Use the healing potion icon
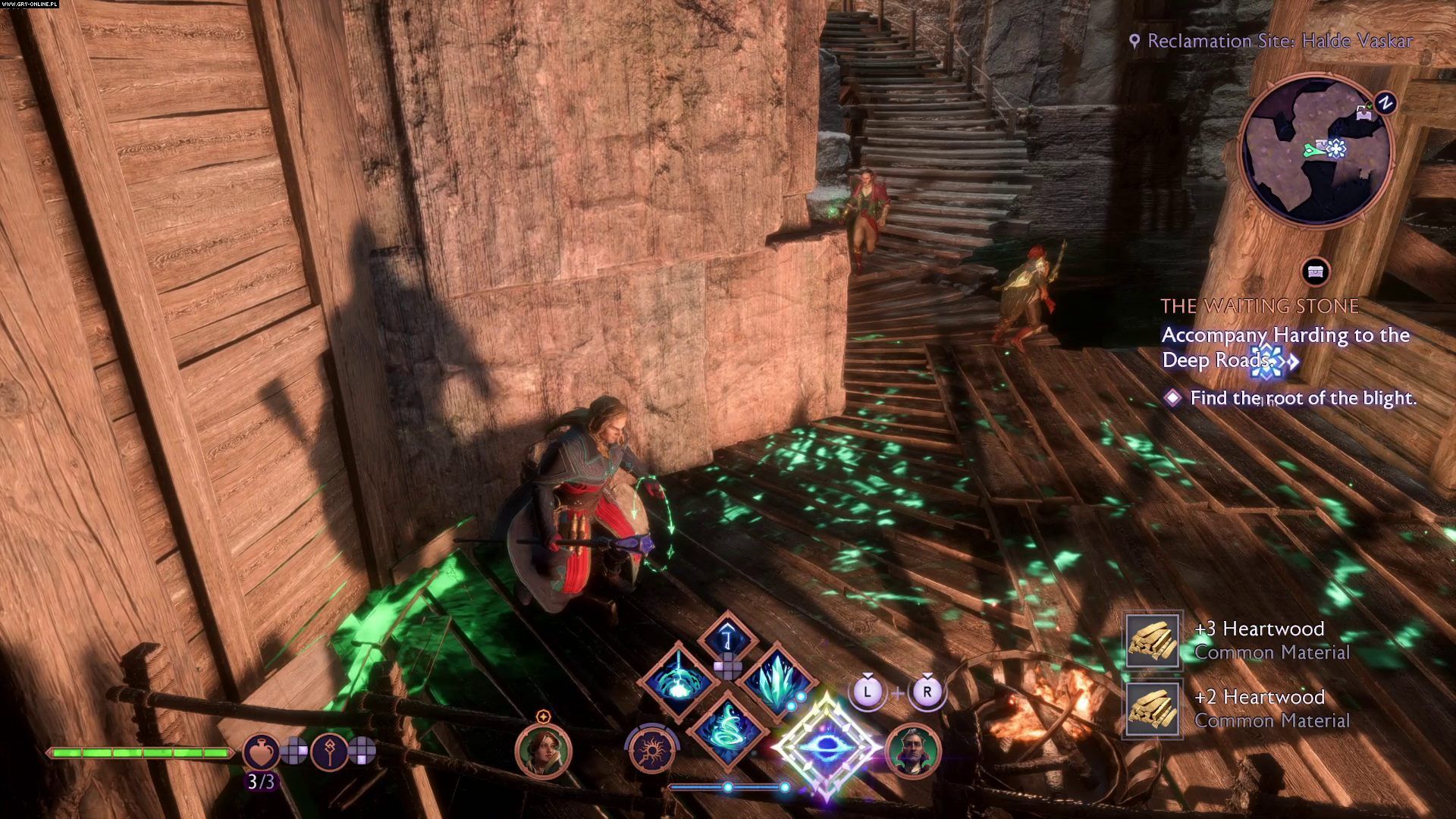This screenshot has height=819, width=1456. [261, 752]
